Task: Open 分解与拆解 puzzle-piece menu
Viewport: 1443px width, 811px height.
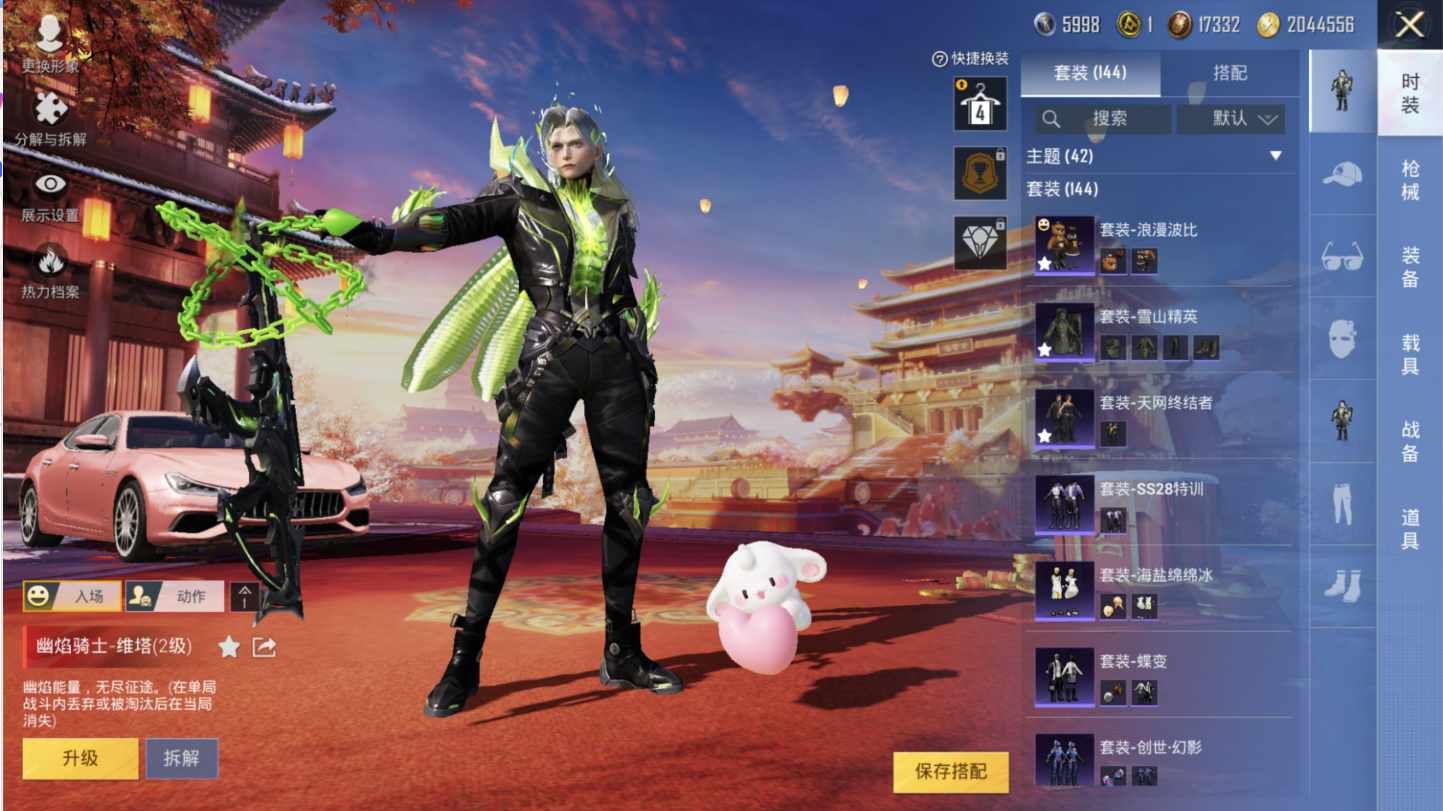Action: [x=50, y=119]
